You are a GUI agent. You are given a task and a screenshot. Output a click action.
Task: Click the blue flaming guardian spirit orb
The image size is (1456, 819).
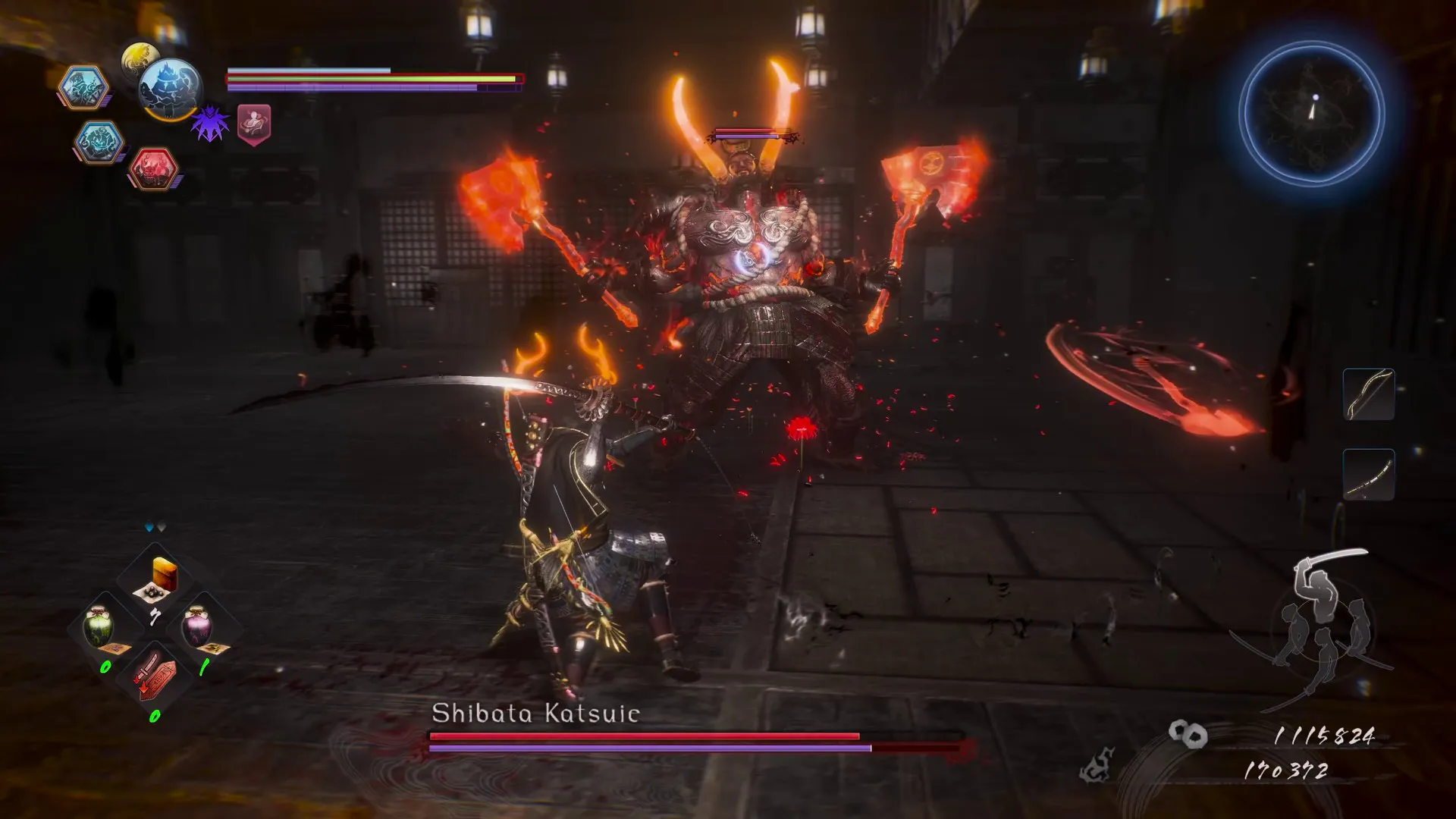pos(170,89)
